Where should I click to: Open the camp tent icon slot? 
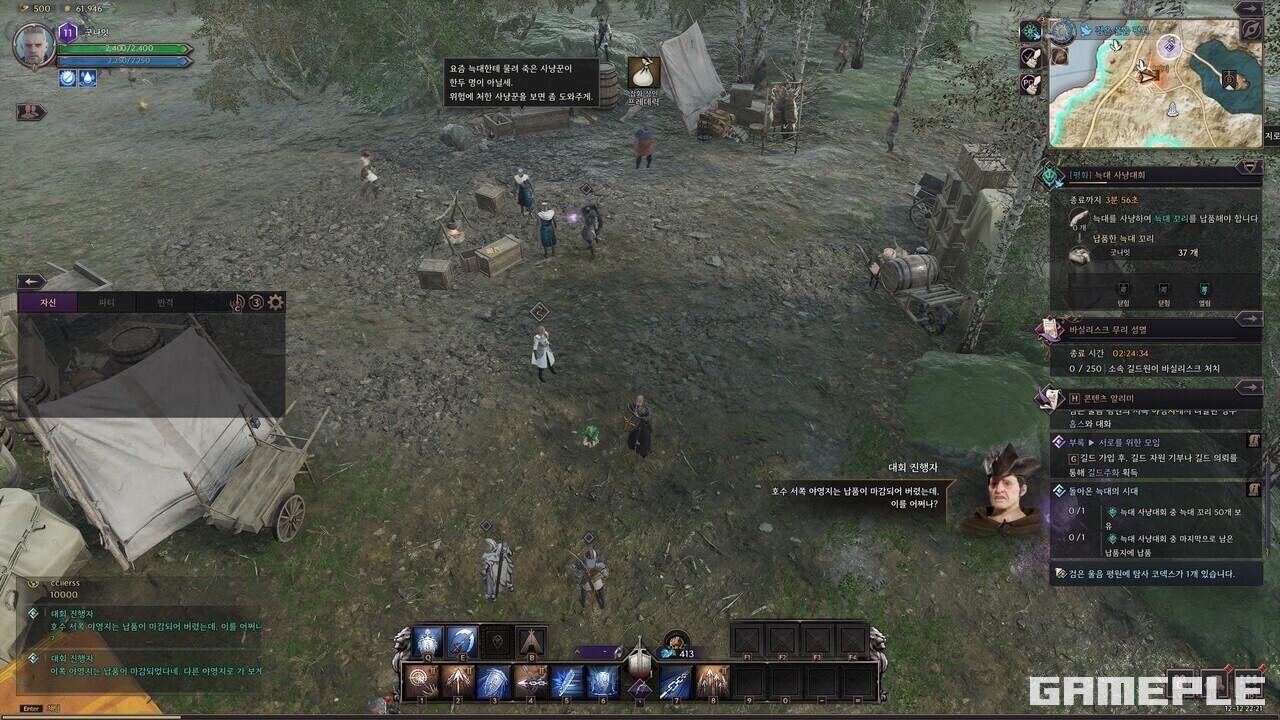(x=531, y=641)
